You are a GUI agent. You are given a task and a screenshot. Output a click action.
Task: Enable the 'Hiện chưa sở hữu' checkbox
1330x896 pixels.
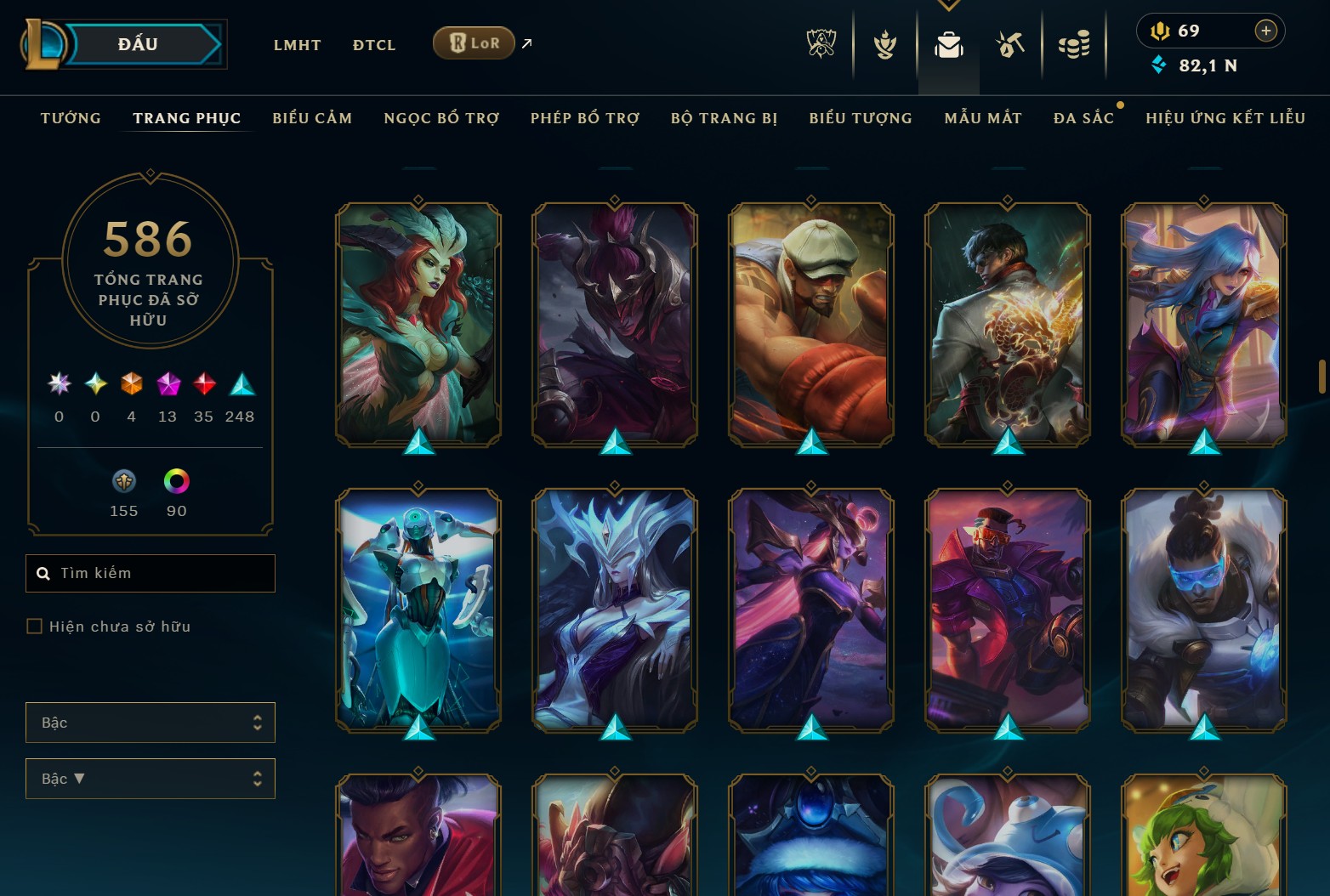click(x=35, y=626)
